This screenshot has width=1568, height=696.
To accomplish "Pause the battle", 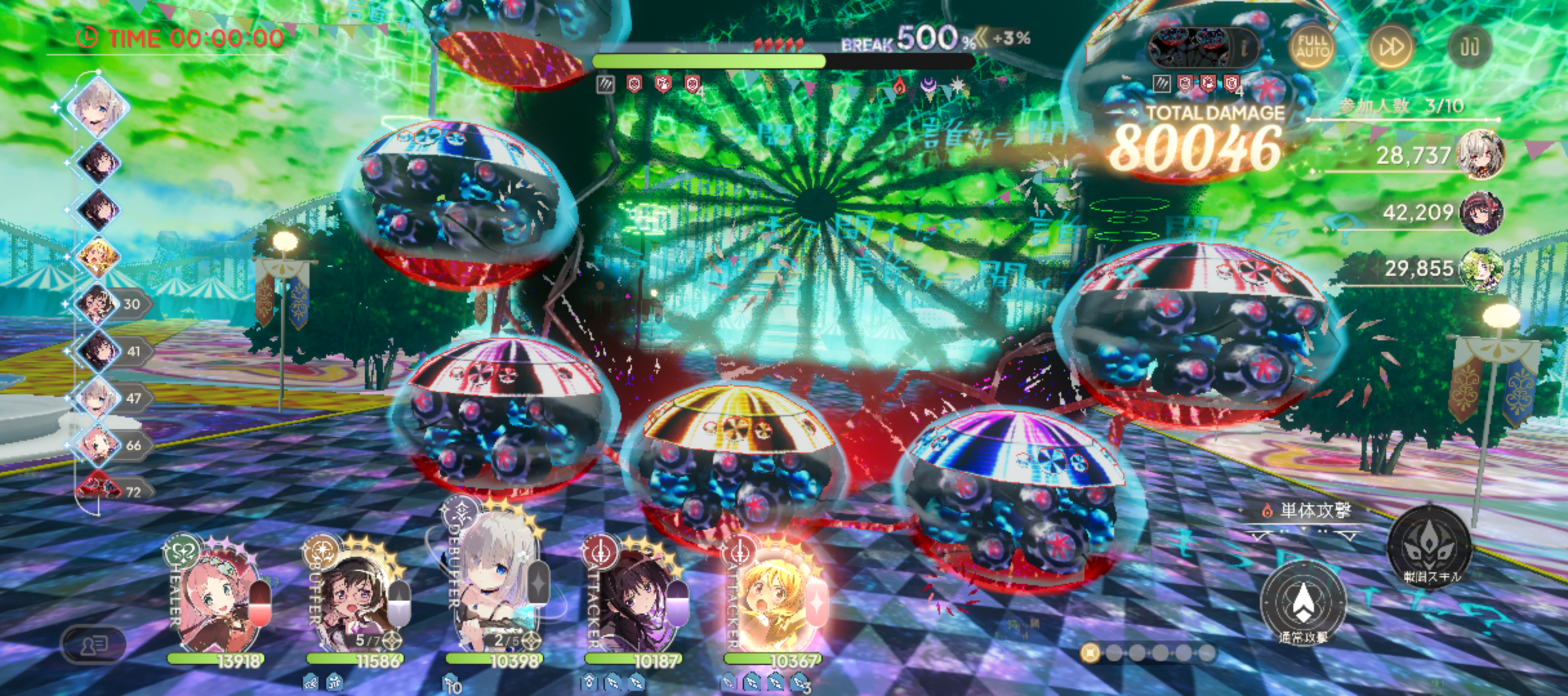I will tap(1469, 47).
